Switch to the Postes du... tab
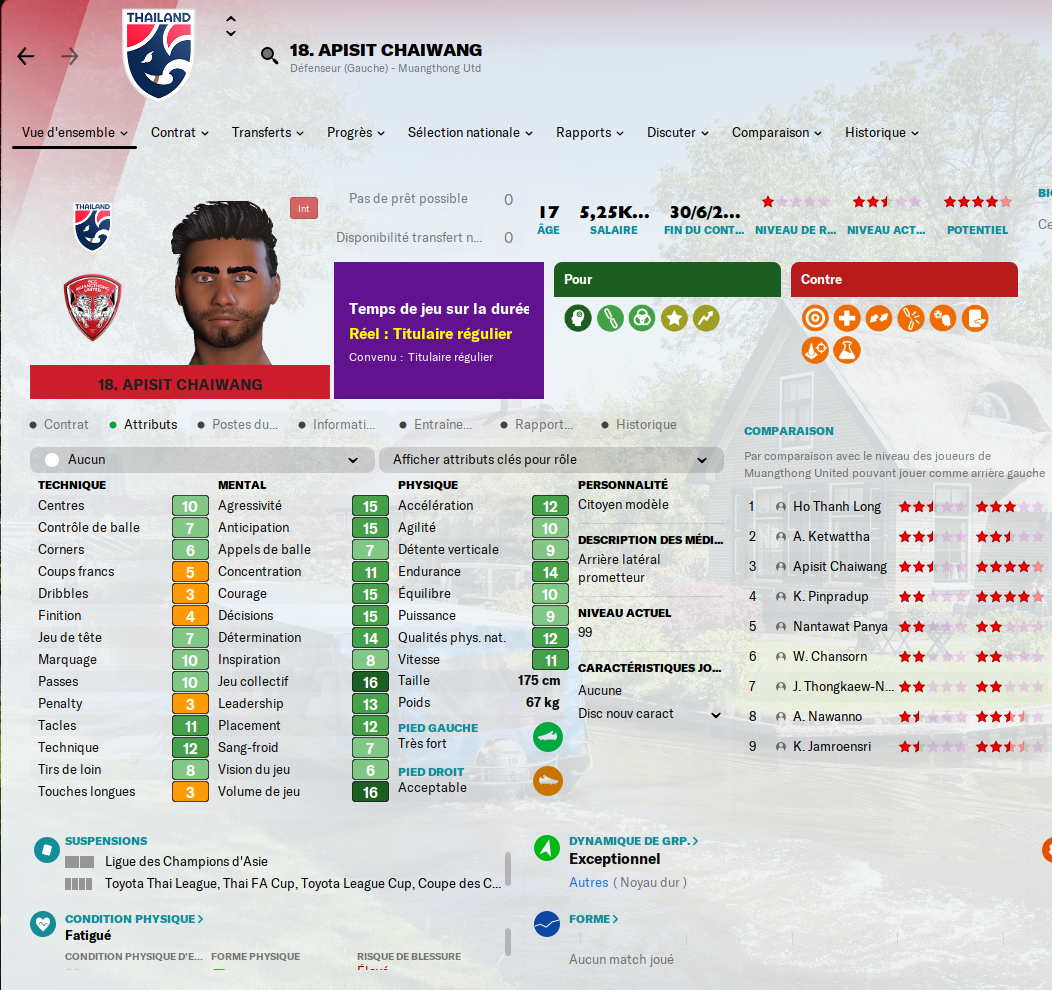Screen dimensions: 1052x990 click(x=244, y=424)
